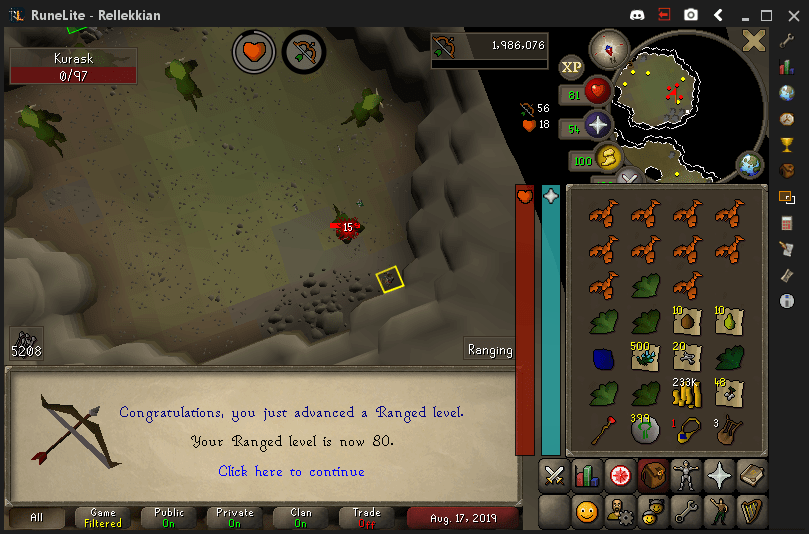The image size is (809, 534).
Task: Set the Trade chat filter
Action: point(366,518)
